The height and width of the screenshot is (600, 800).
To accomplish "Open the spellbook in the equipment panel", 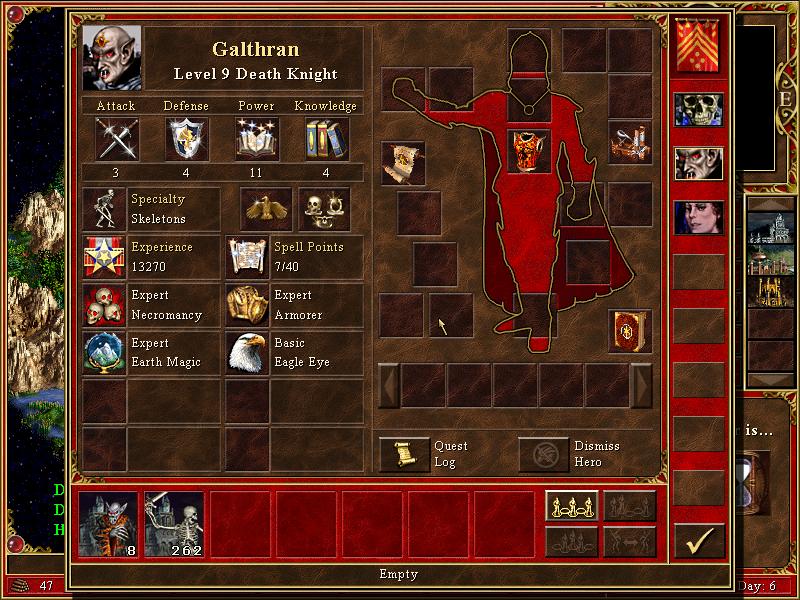I will (630, 332).
